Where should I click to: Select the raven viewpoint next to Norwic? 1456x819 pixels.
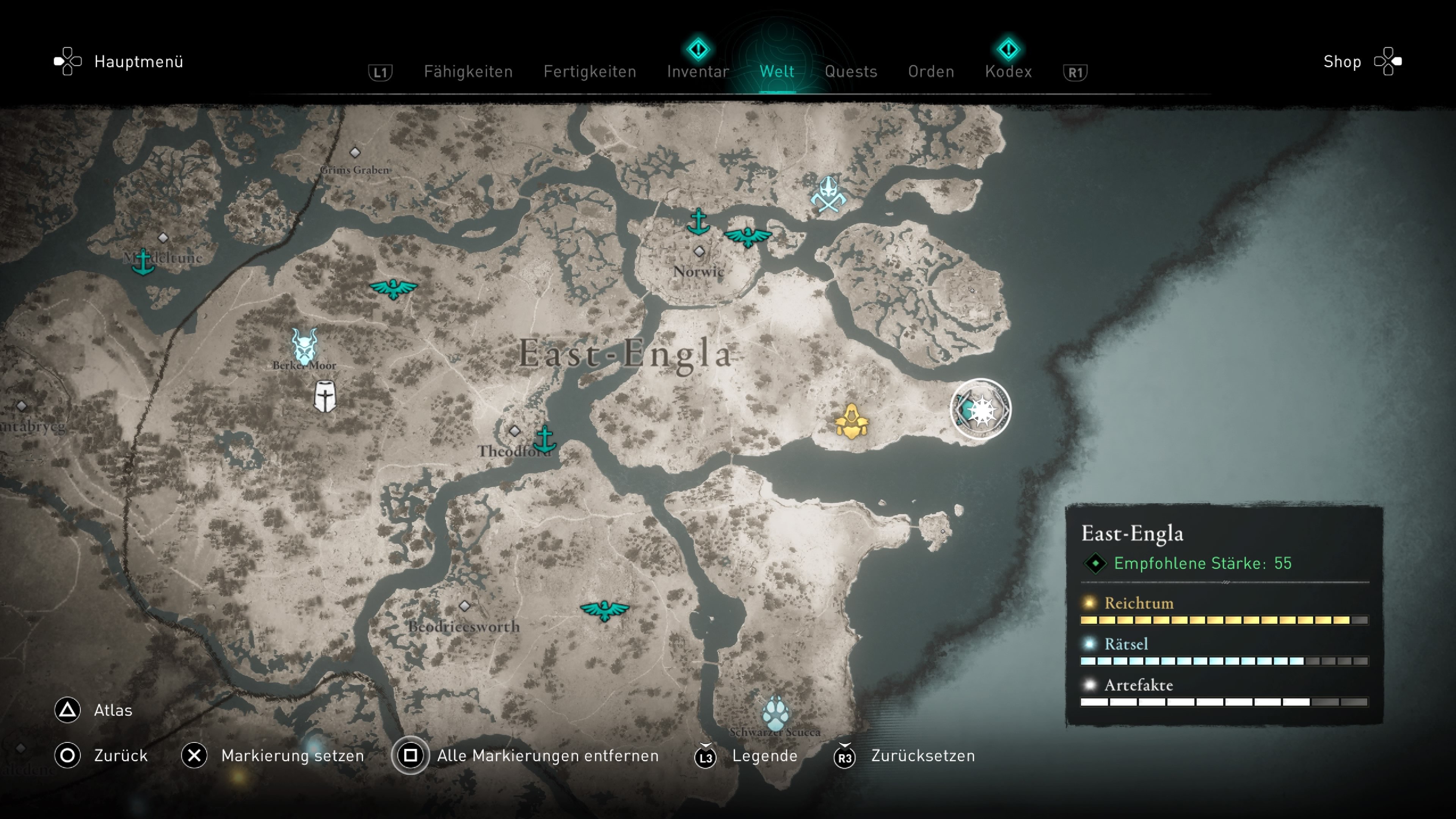click(747, 236)
